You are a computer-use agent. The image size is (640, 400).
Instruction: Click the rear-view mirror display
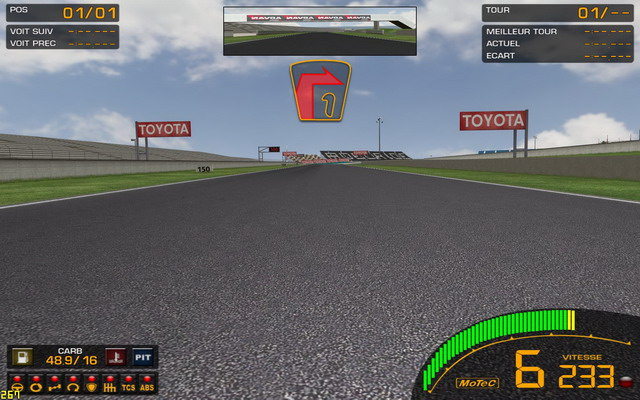coord(320,31)
